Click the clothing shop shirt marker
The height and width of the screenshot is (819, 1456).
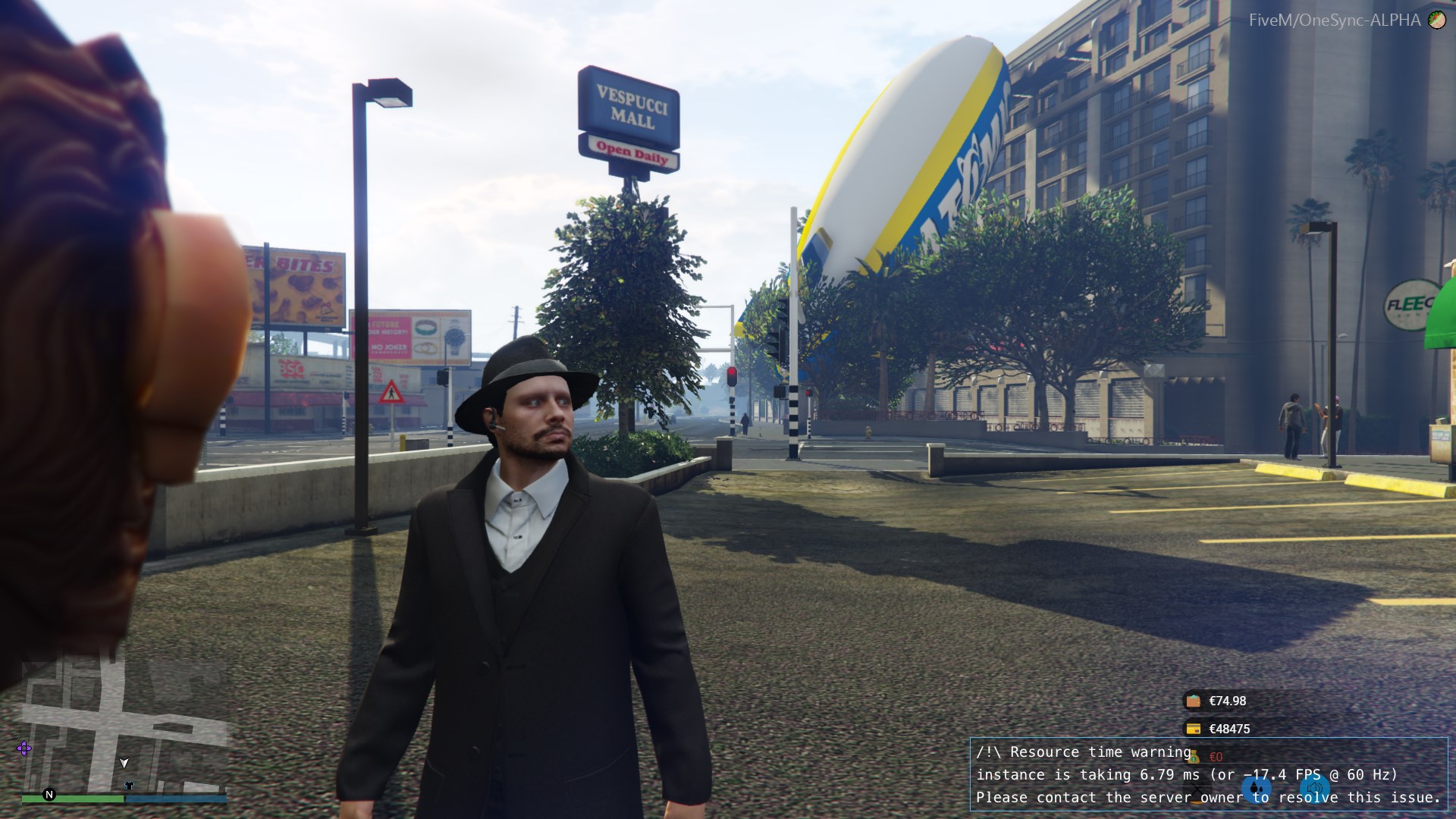click(129, 785)
